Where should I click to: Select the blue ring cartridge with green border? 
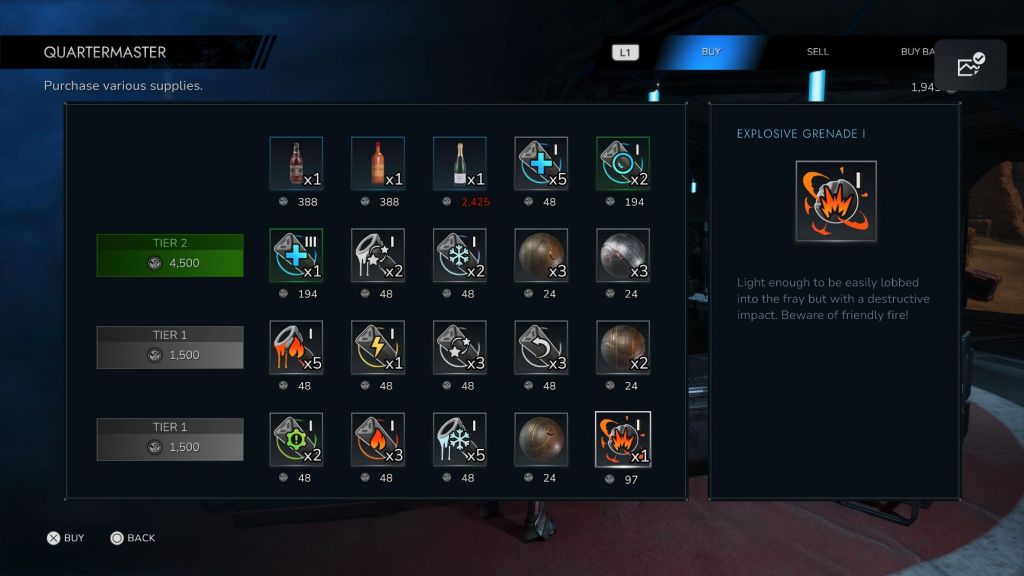coord(623,164)
